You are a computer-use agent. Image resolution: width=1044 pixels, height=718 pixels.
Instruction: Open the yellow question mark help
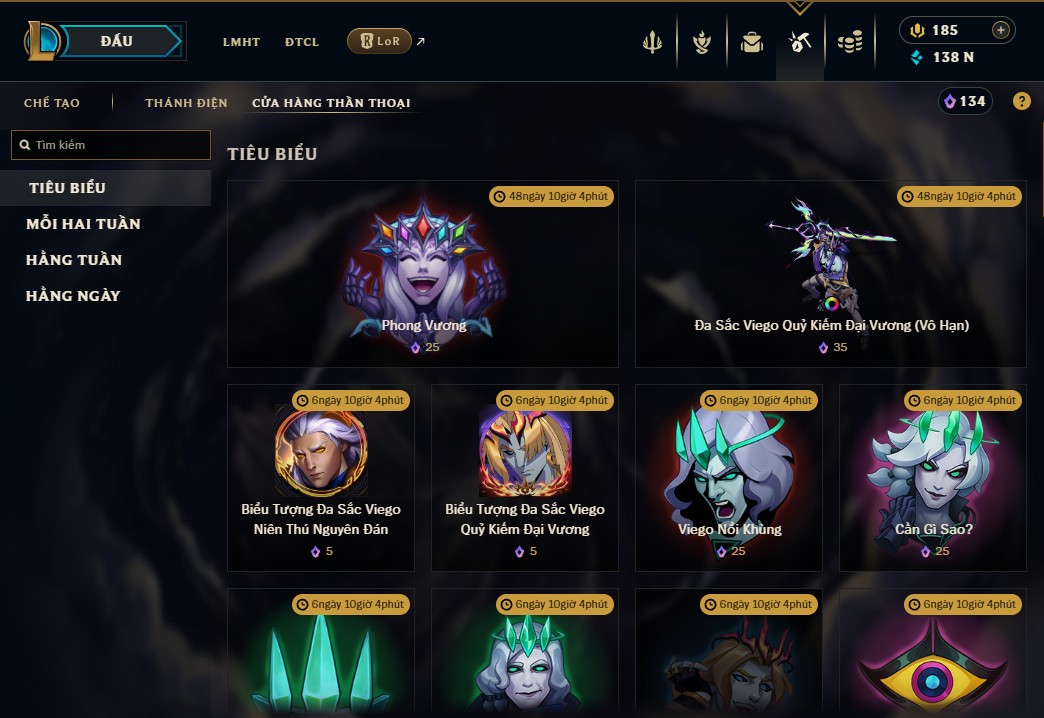click(x=1021, y=101)
